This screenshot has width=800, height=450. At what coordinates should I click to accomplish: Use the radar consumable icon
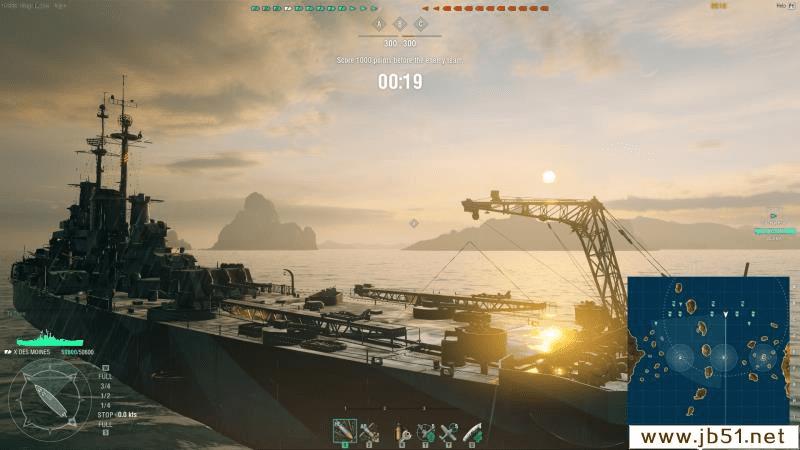(x=425, y=432)
